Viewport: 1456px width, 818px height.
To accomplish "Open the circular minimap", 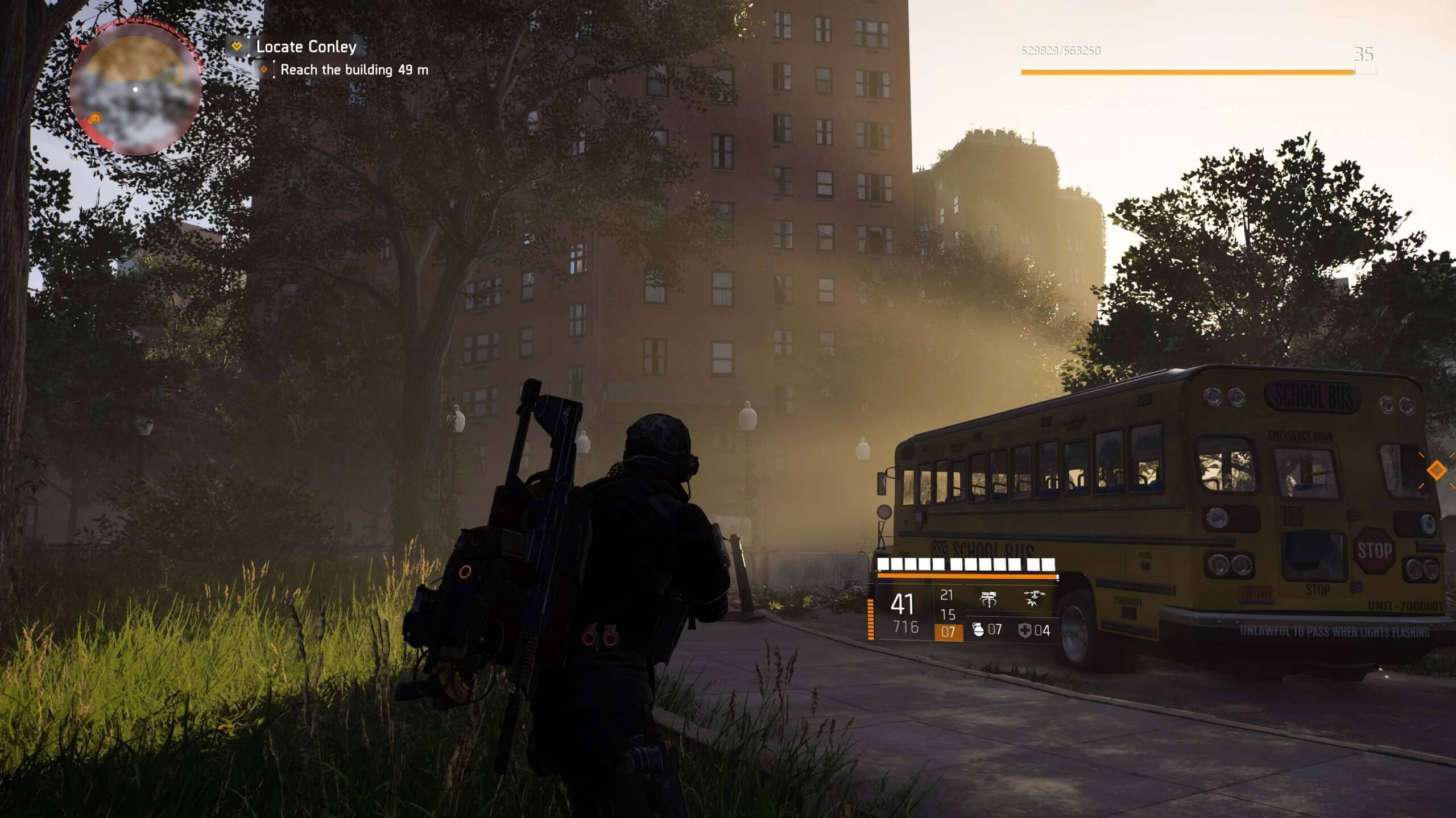I will [x=135, y=89].
